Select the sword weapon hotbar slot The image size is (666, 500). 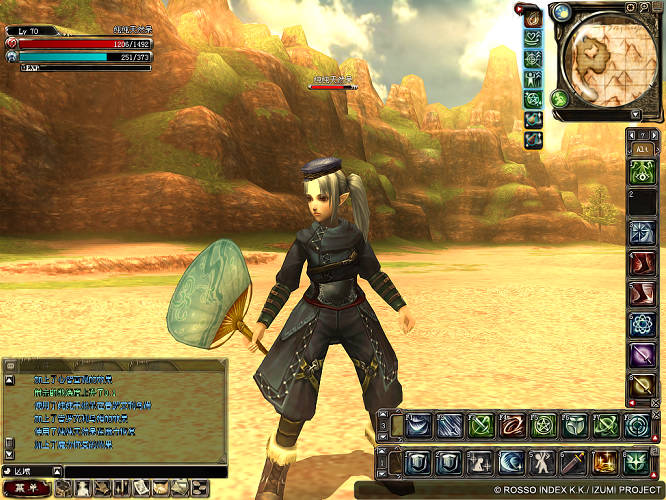[573, 463]
